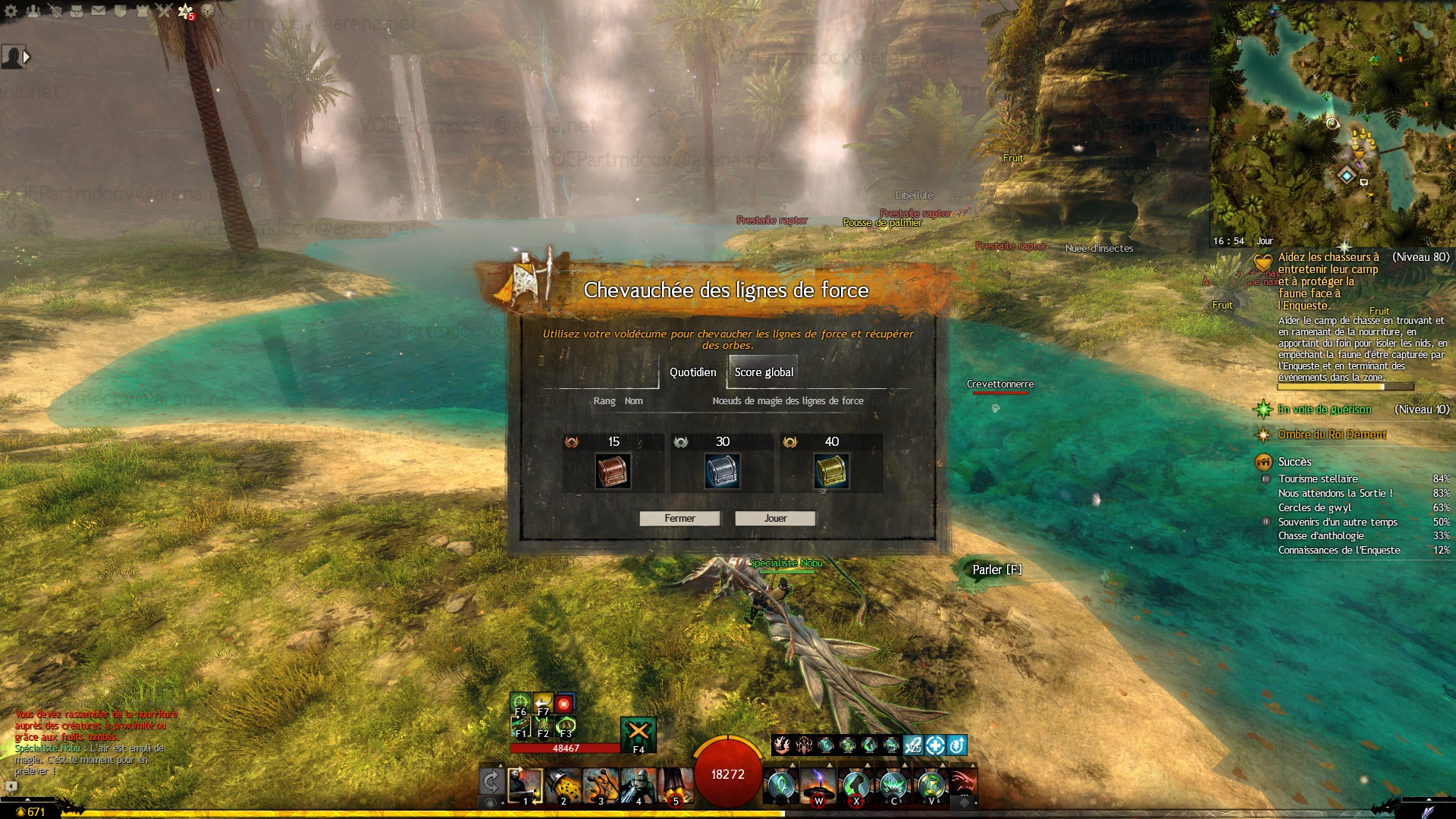Viewport: 1456px width, 819px height.
Task: Open the mail envelope icon
Action: [x=99, y=11]
